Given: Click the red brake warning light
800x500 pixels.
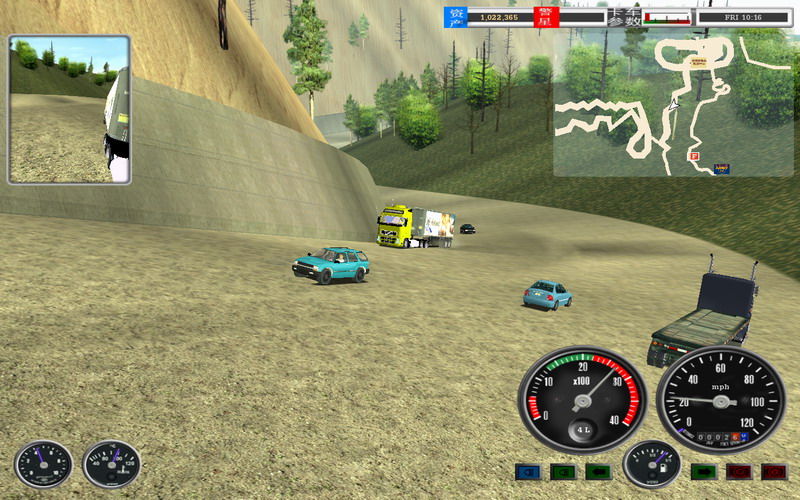Looking at the screenshot, I should [774, 472].
